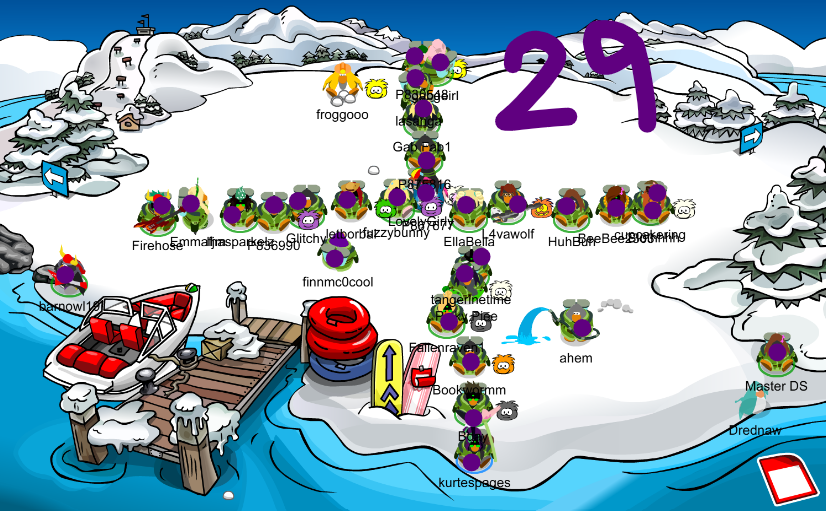Open the red notepad icon
The width and height of the screenshot is (826, 511).
(x=787, y=479)
